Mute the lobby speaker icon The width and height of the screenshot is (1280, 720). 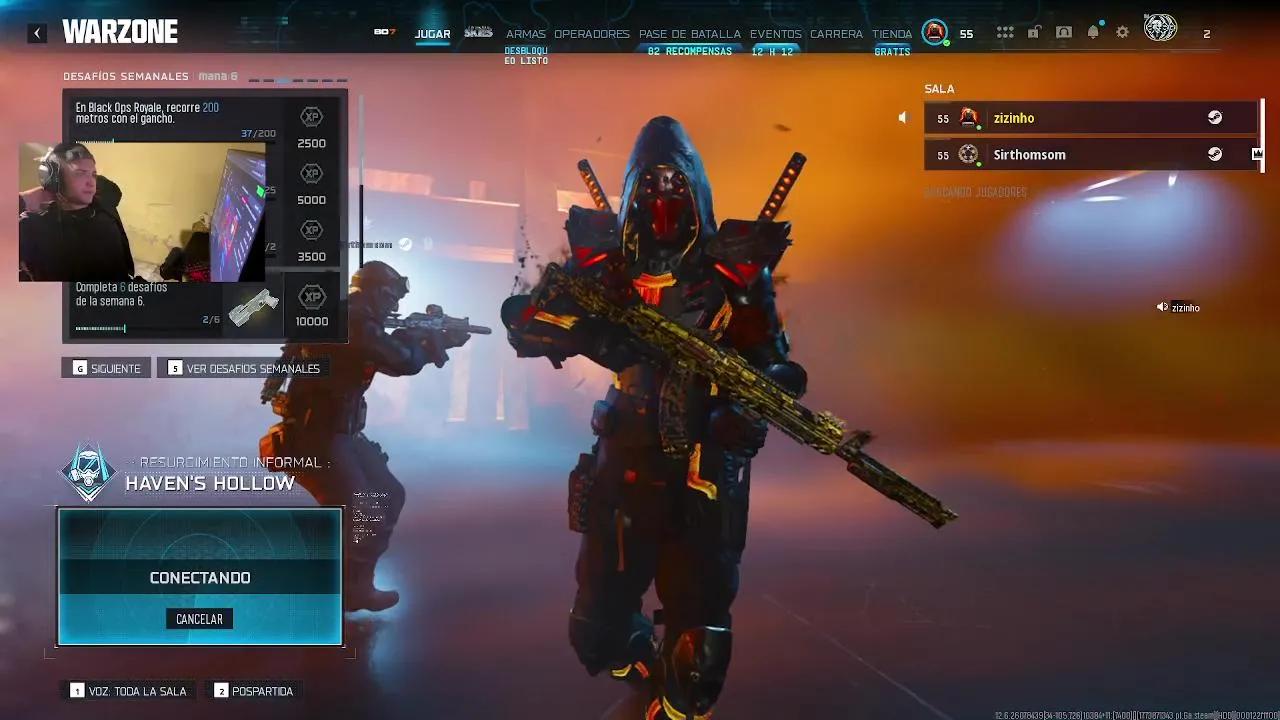903,117
